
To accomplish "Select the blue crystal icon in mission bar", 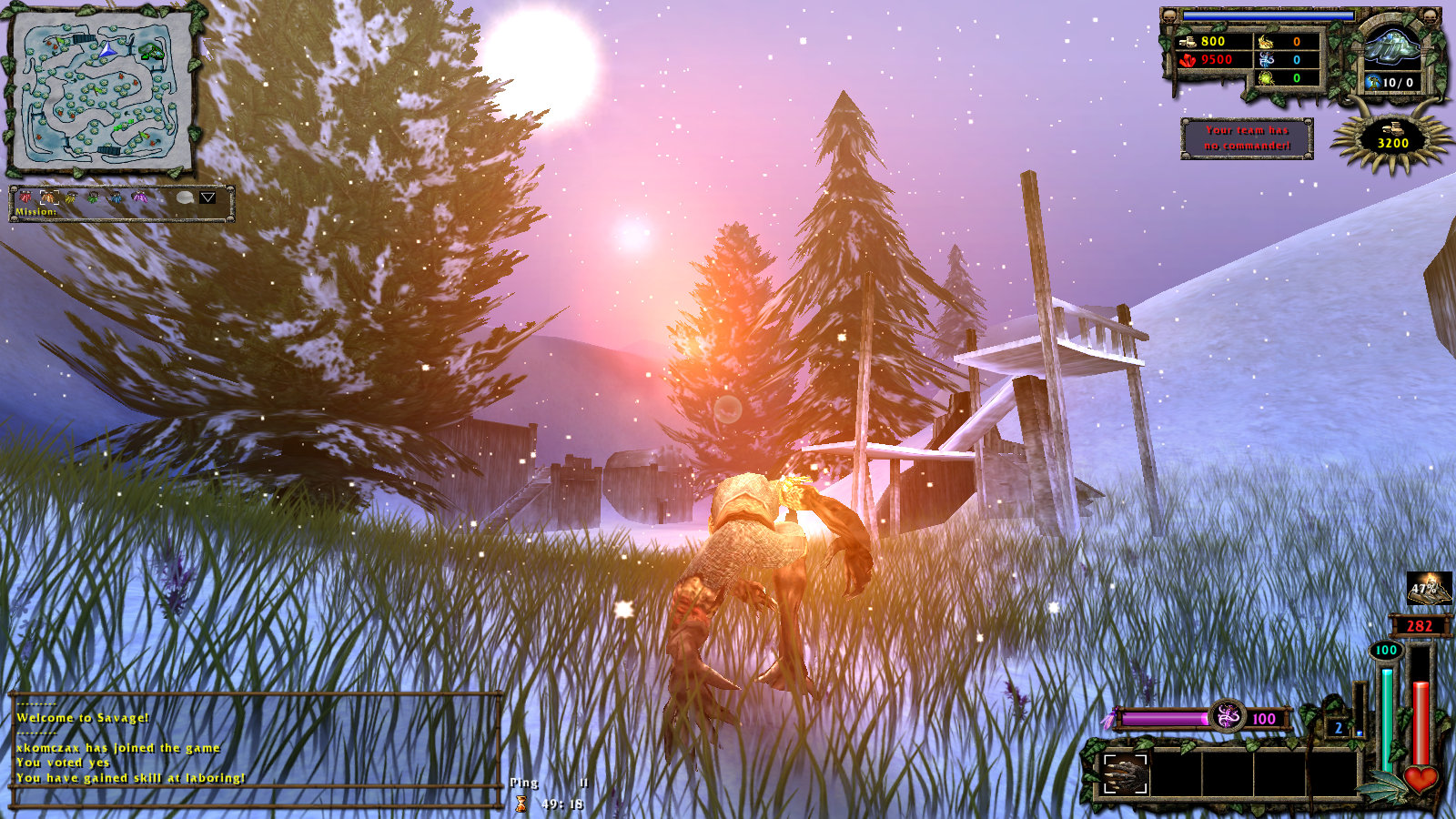I will click(116, 197).
